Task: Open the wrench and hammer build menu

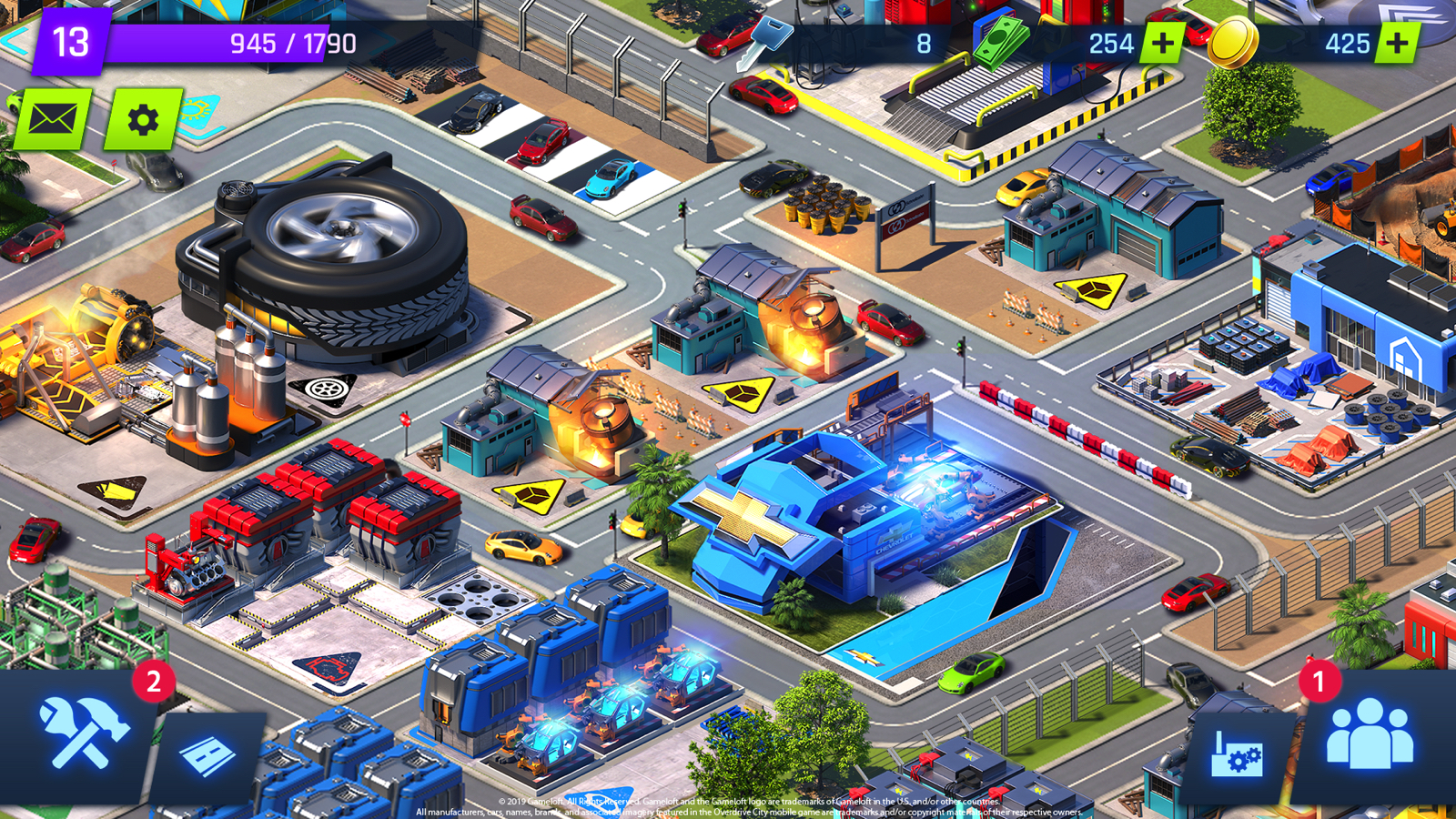Action: pyautogui.click(x=84, y=733)
